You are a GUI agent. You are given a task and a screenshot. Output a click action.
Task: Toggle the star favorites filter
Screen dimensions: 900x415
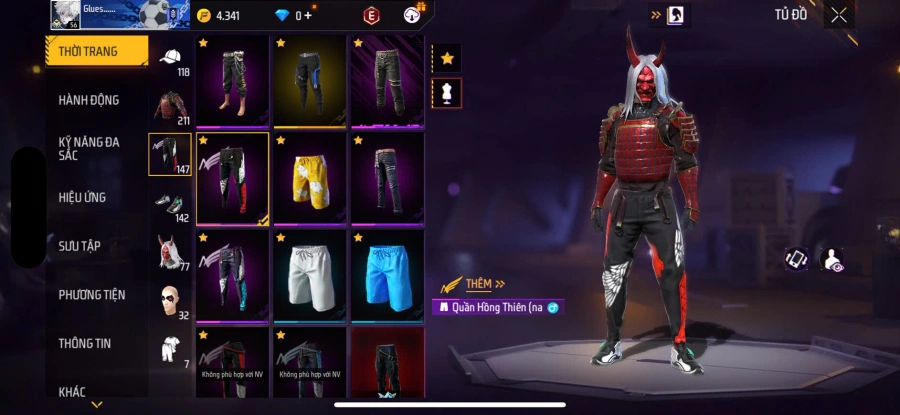tap(446, 58)
